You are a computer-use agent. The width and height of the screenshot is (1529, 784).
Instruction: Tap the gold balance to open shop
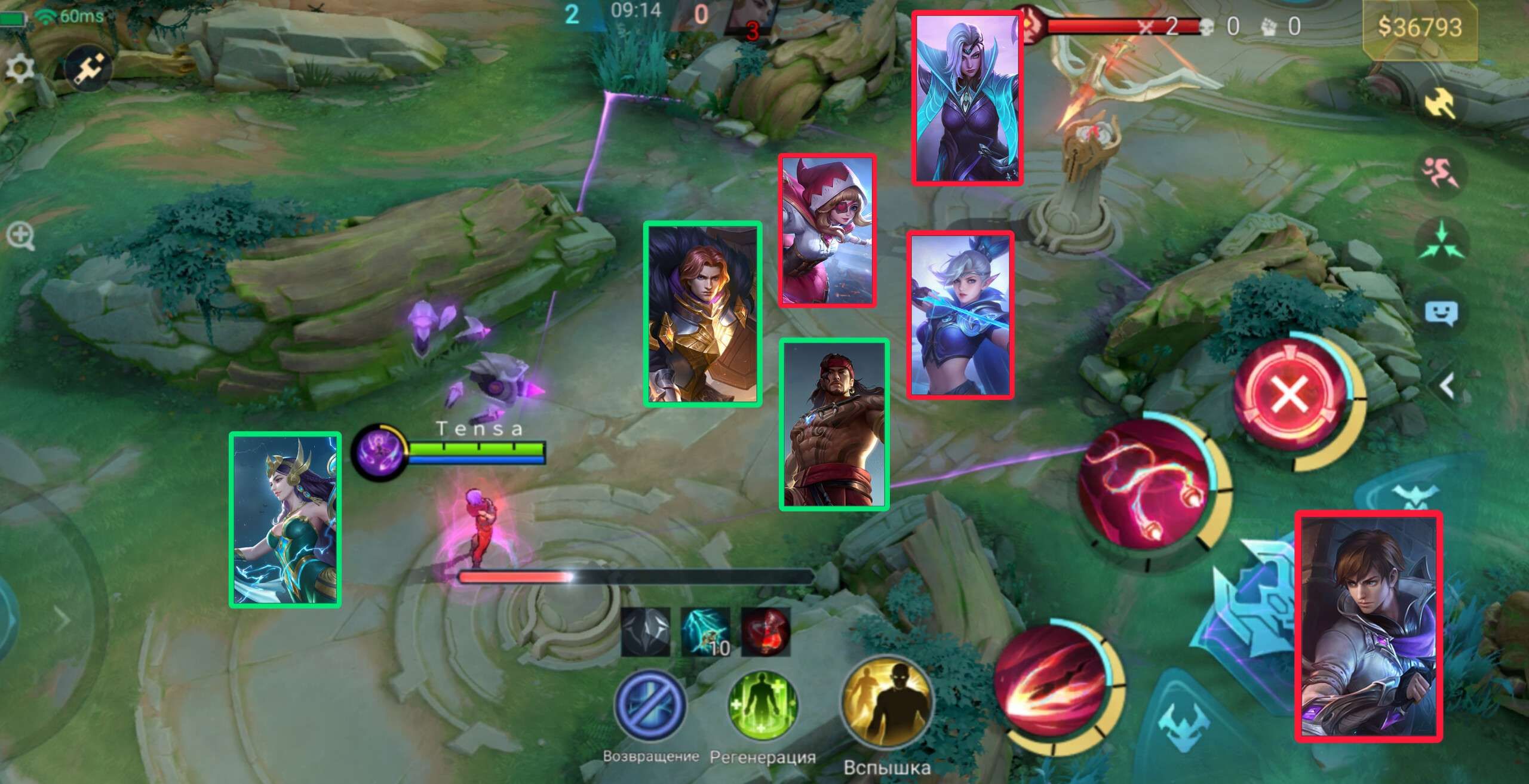click(x=1420, y=27)
